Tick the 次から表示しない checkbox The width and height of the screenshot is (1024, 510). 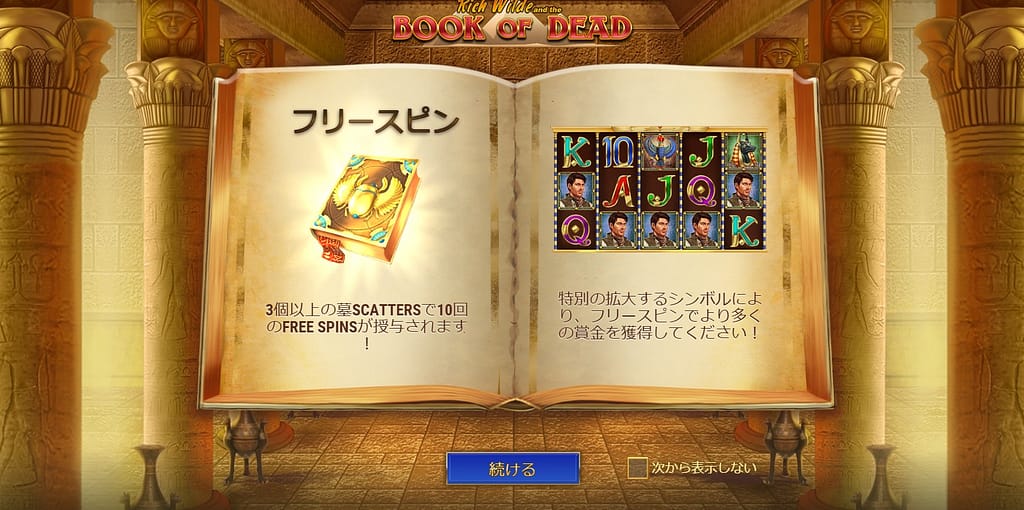coord(637,467)
